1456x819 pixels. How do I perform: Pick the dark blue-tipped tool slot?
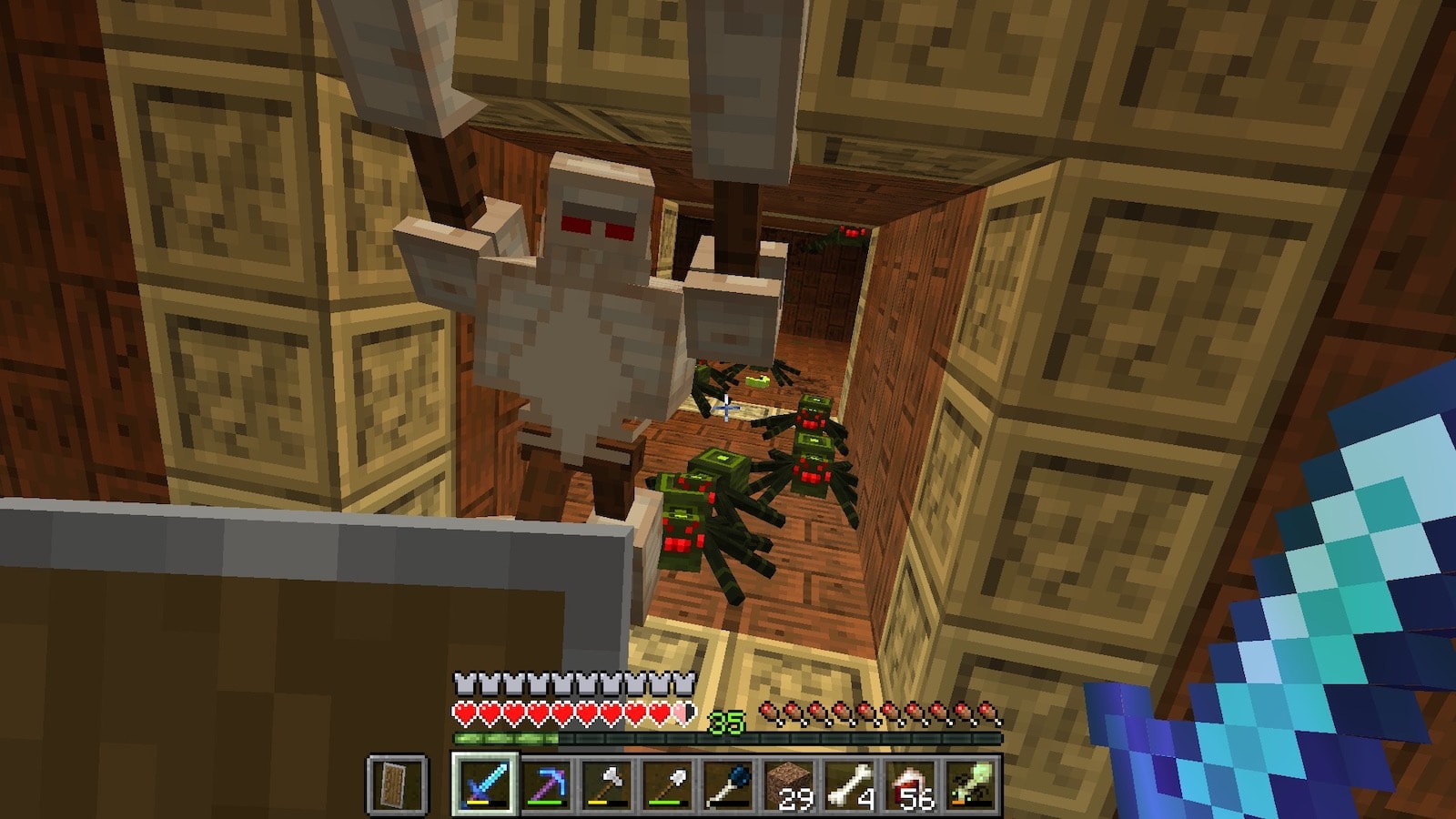[x=728, y=784]
